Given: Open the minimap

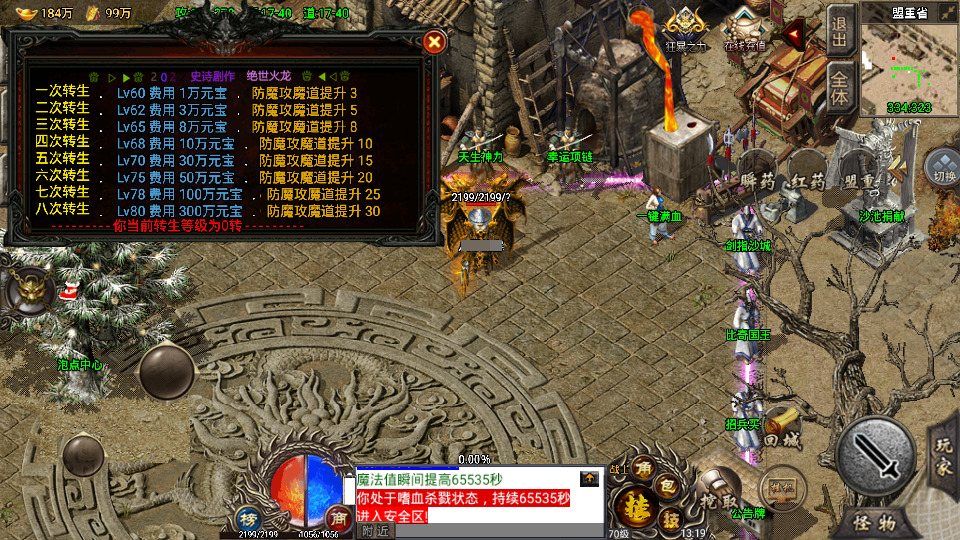Looking at the screenshot, I should pyautogui.click(x=908, y=65).
